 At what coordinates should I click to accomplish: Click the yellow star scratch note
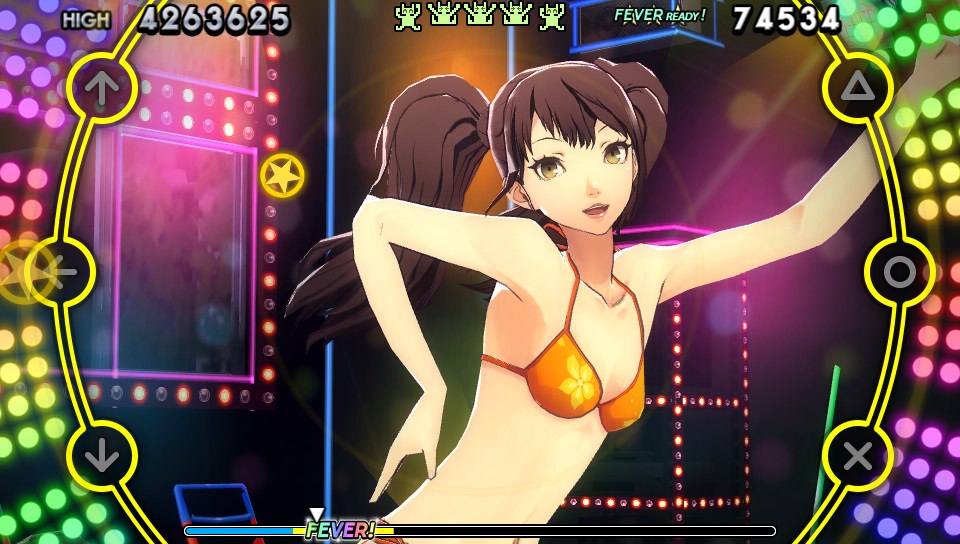pyautogui.click(x=283, y=175)
